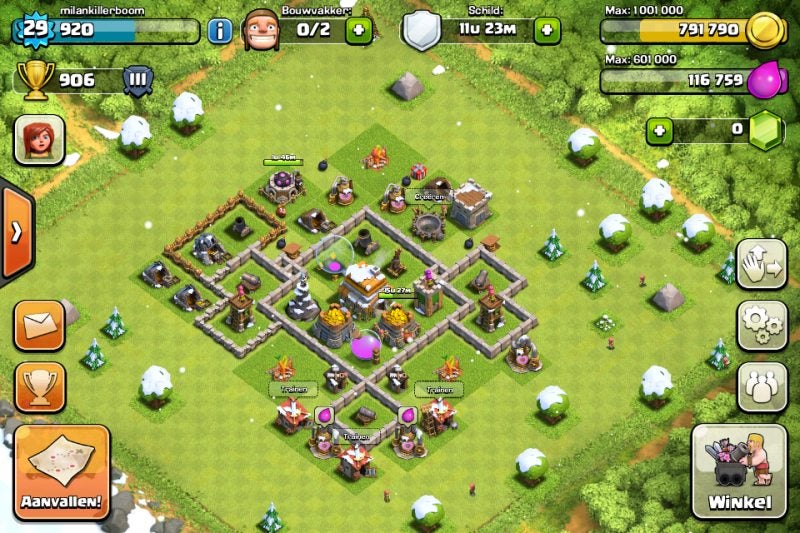
Task: Activate the hand layout edit button
Action: tap(762, 263)
